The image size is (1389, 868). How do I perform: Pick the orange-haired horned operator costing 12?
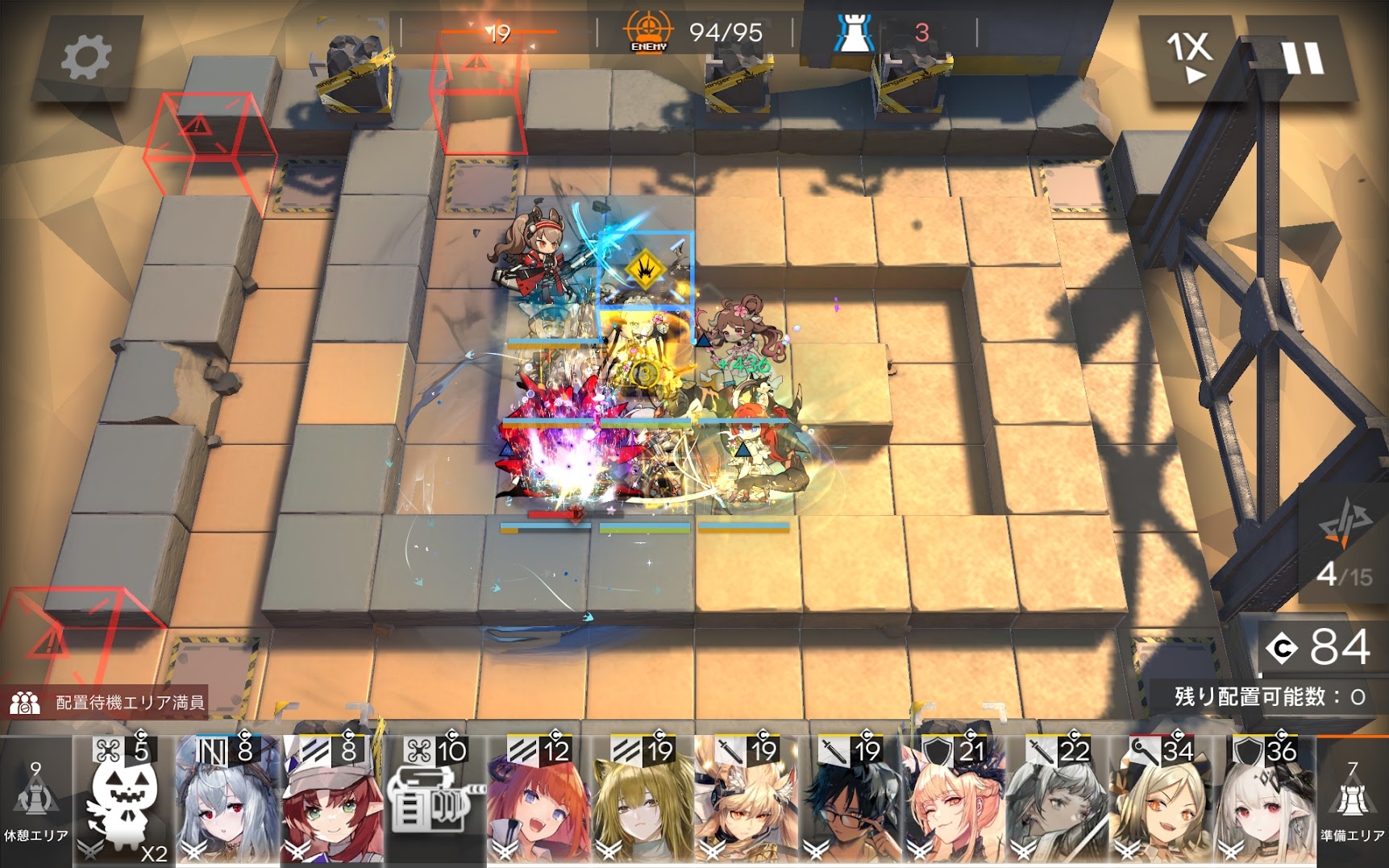click(539, 802)
